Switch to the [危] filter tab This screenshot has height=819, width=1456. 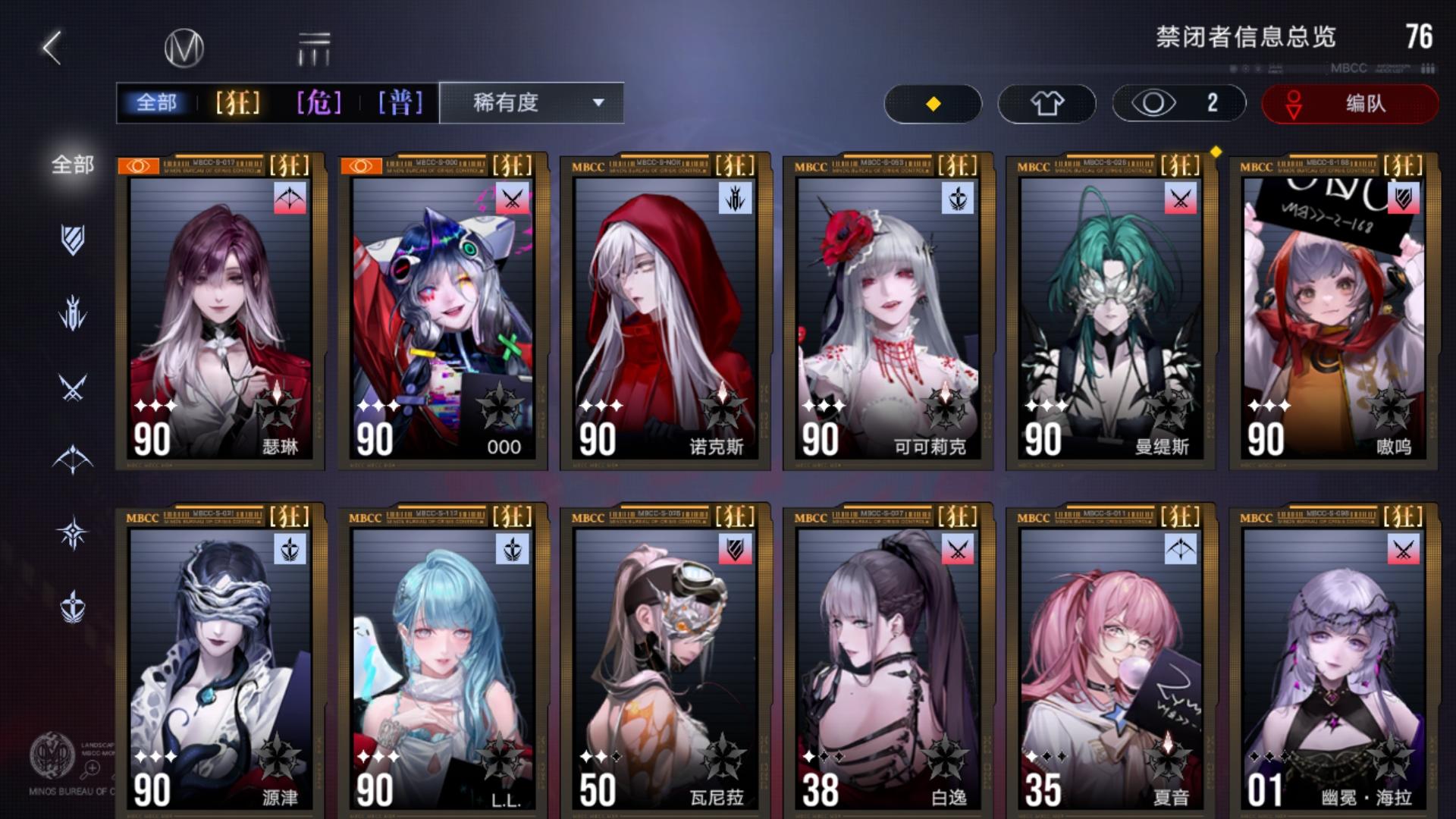[319, 104]
